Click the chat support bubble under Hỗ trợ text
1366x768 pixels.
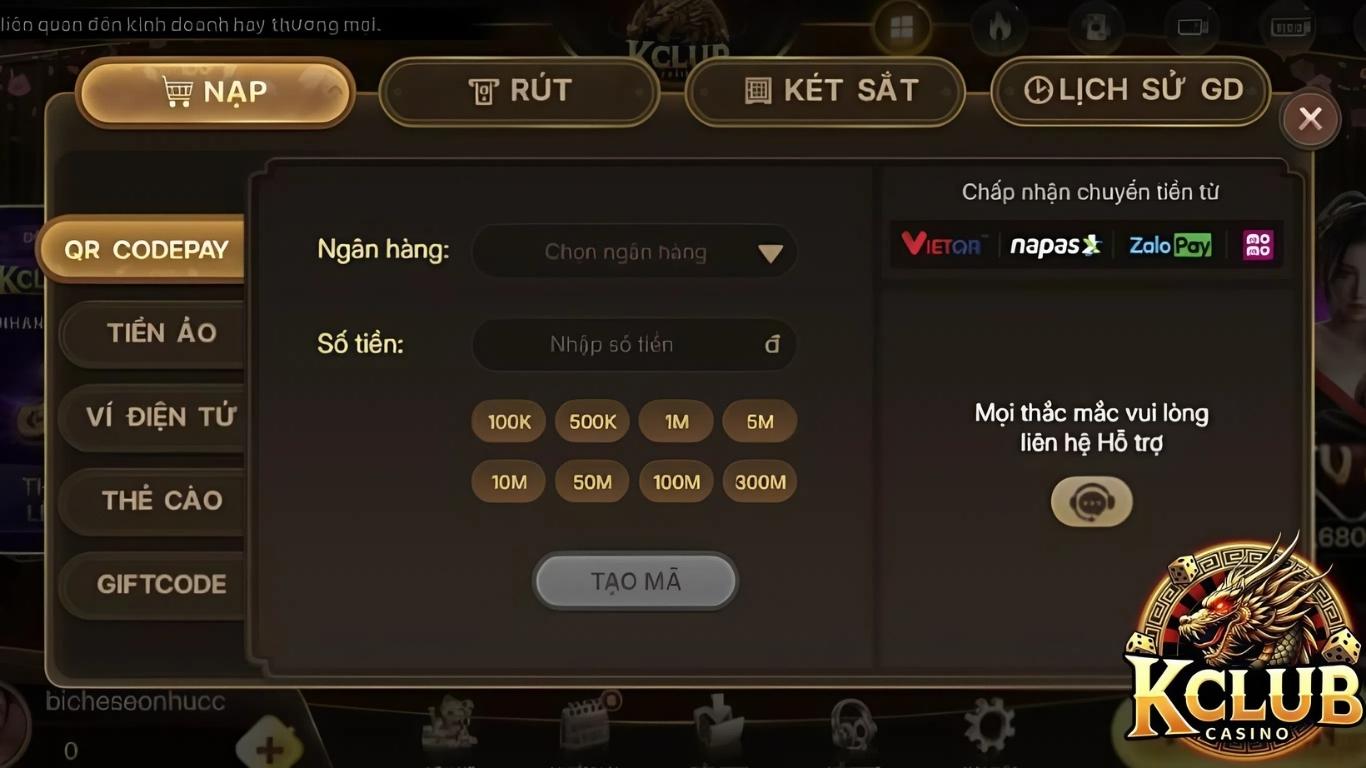(1091, 501)
